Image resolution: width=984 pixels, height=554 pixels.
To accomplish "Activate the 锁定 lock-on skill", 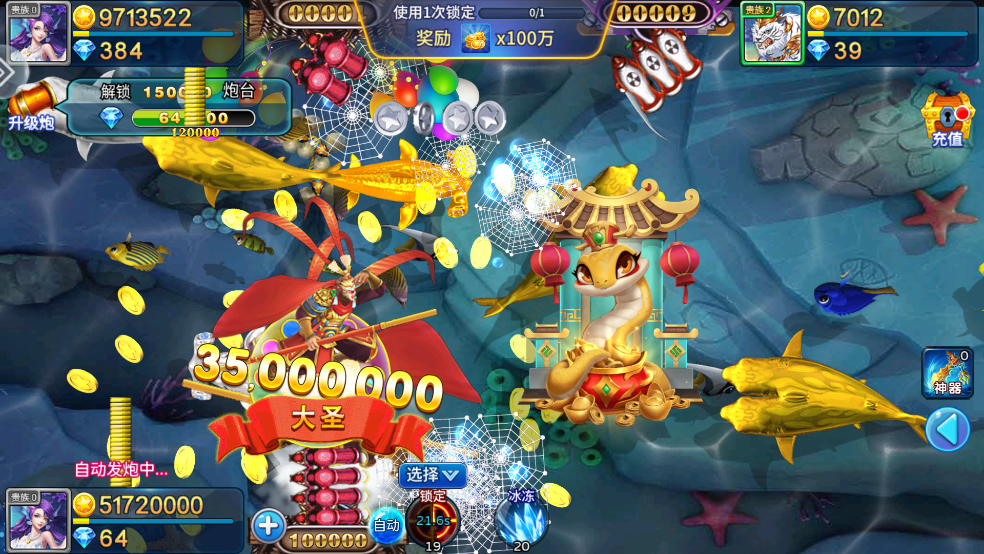I will (433, 520).
